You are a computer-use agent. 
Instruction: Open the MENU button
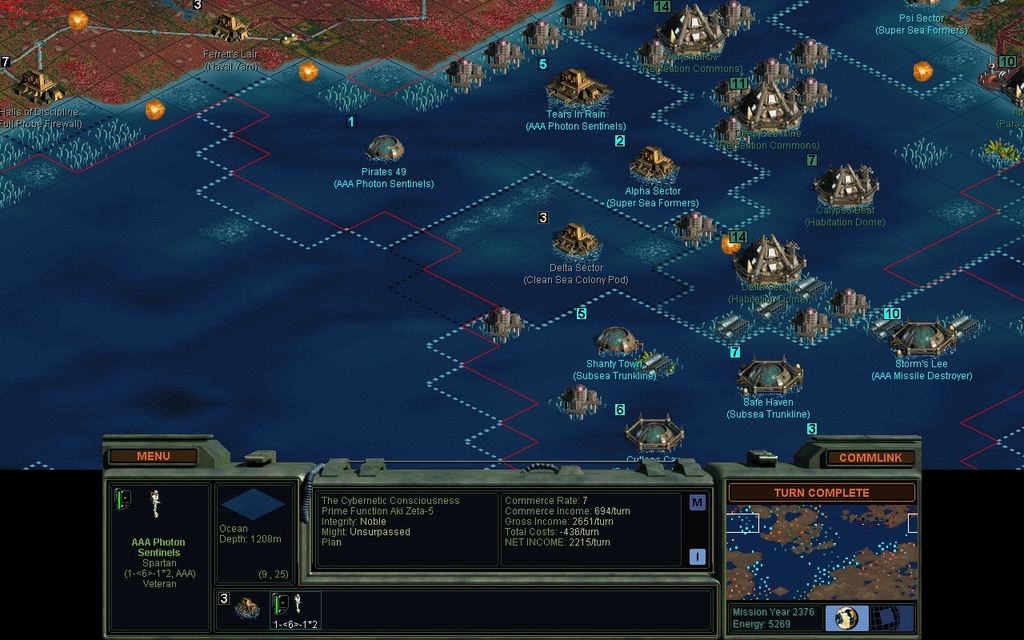pyautogui.click(x=153, y=456)
